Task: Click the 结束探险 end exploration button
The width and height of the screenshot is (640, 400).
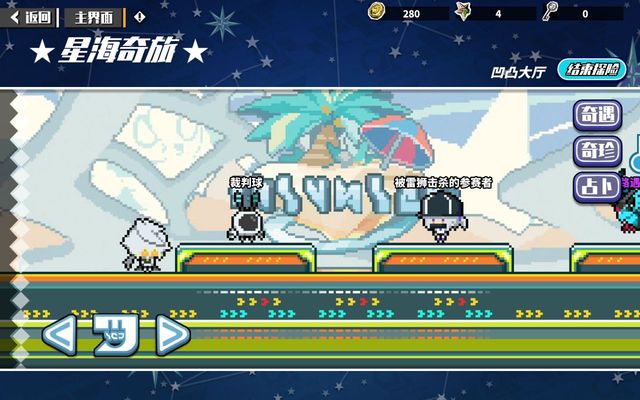Action: click(595, 70)
